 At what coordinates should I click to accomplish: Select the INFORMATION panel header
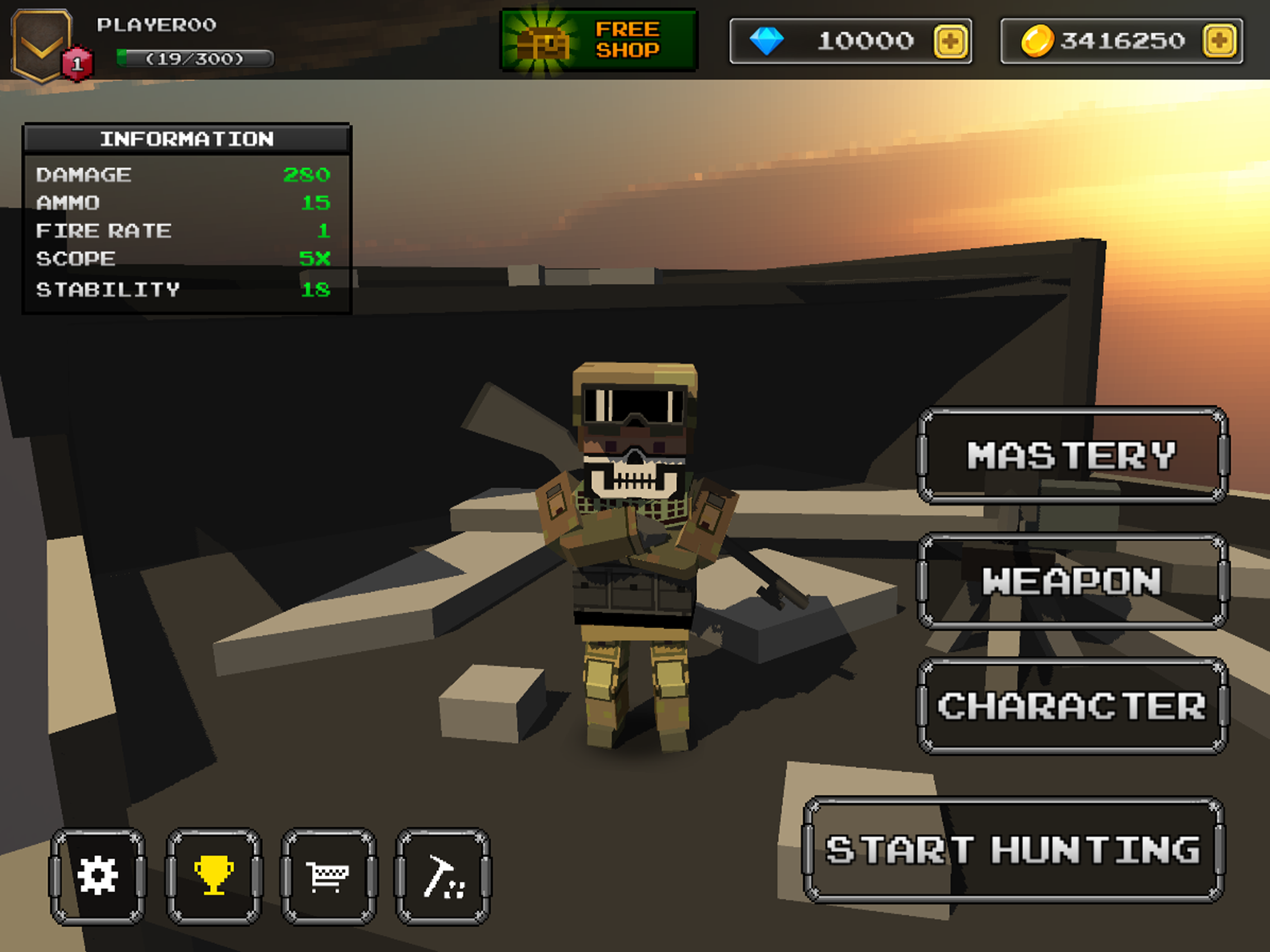tap(185, 139)
